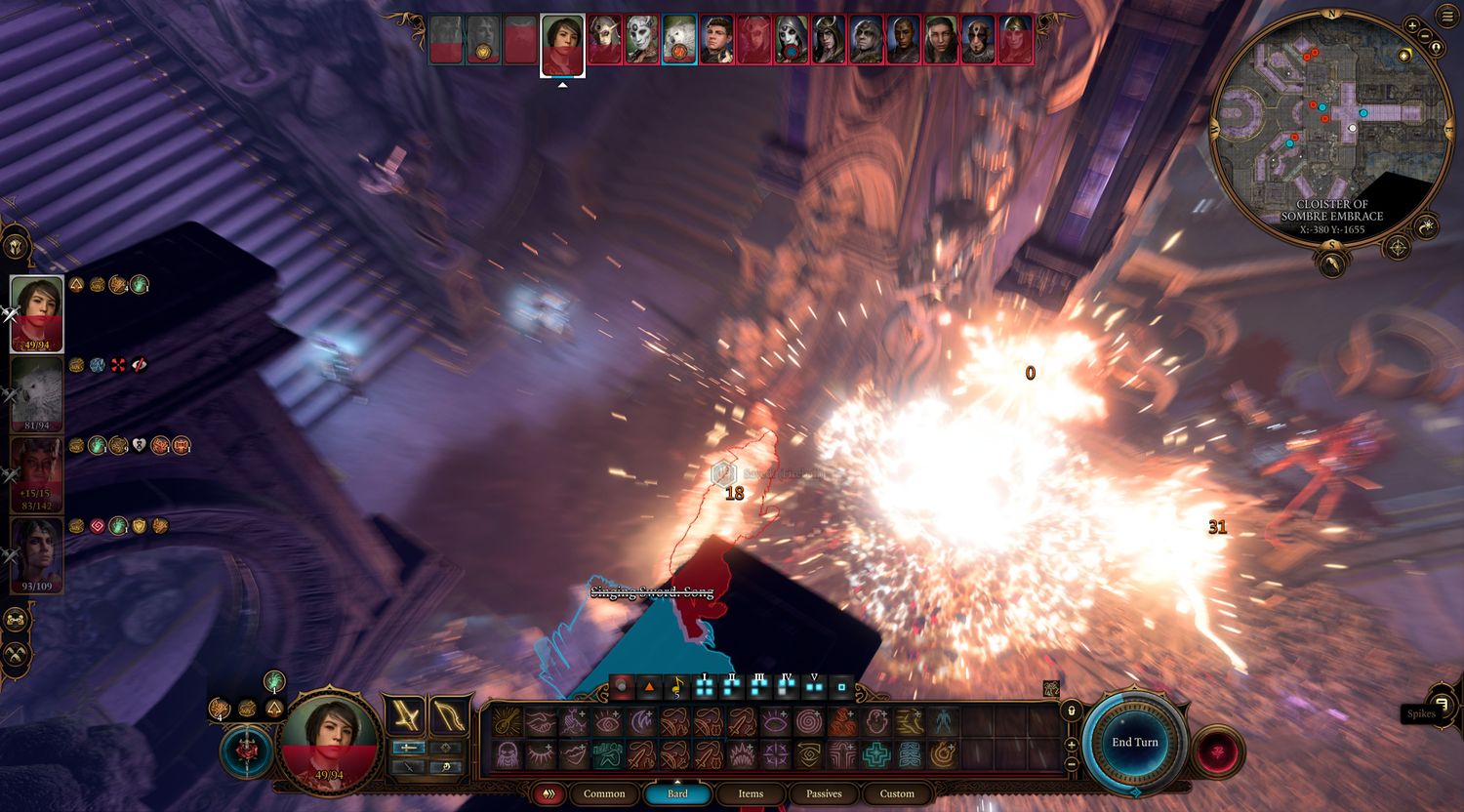Image resolution: width=1464 pixels, height=812 pixels.
Task: Select the melee weapon set slot
Action: [404, 715]
